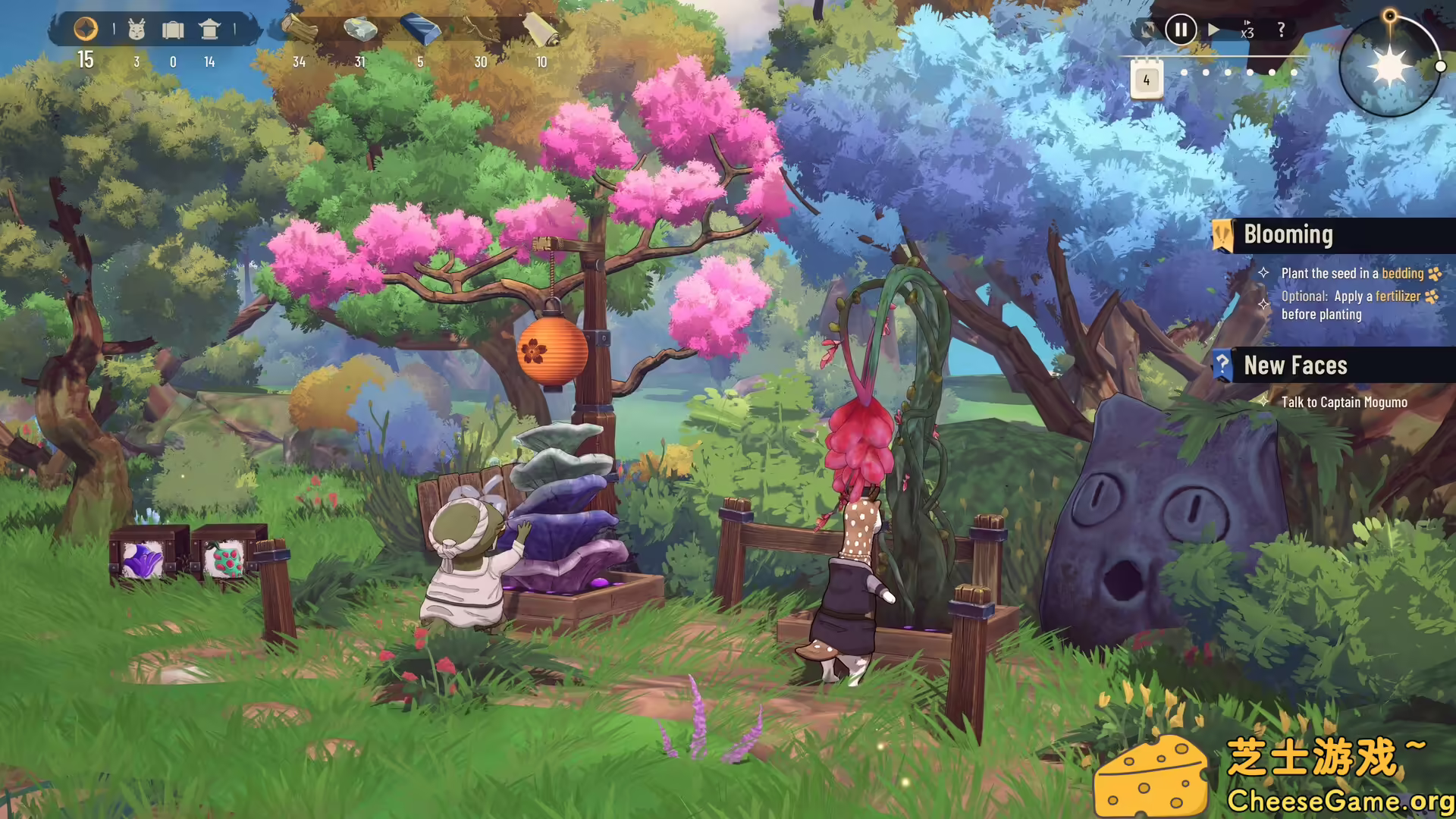The width and height of the screenshot is (1456, 819).
Task: Toggle the x3 game speed
Action: pos(1248,30)
